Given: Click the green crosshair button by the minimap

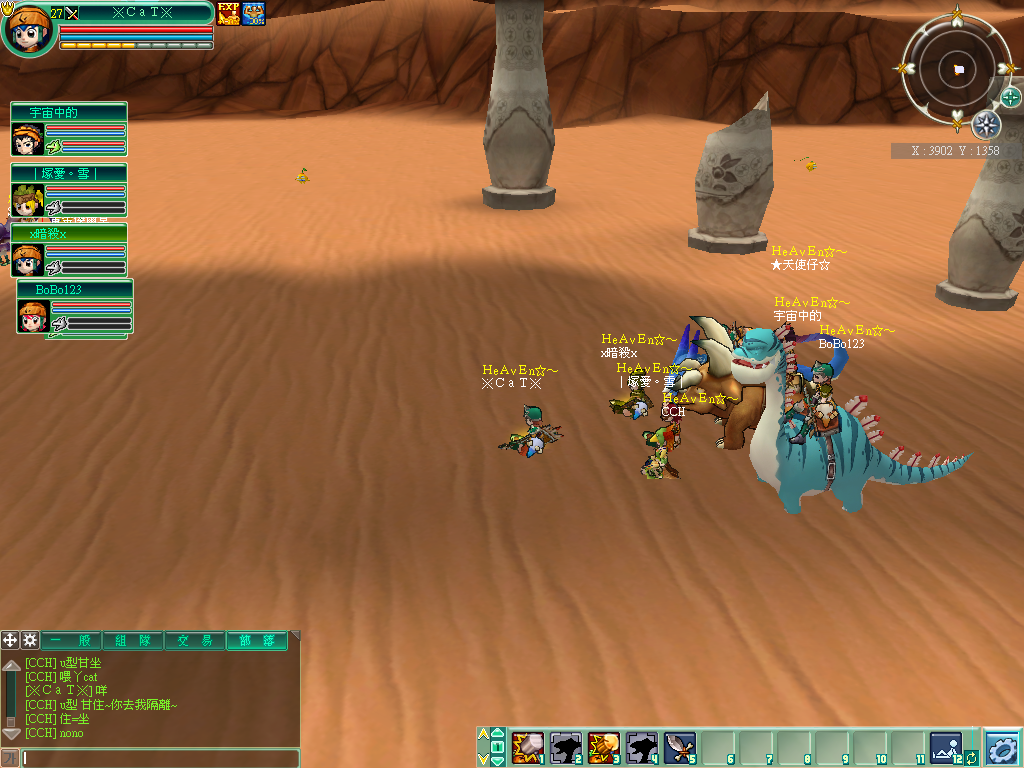Looking at the screenshot, I should [x=1011, y=97].
